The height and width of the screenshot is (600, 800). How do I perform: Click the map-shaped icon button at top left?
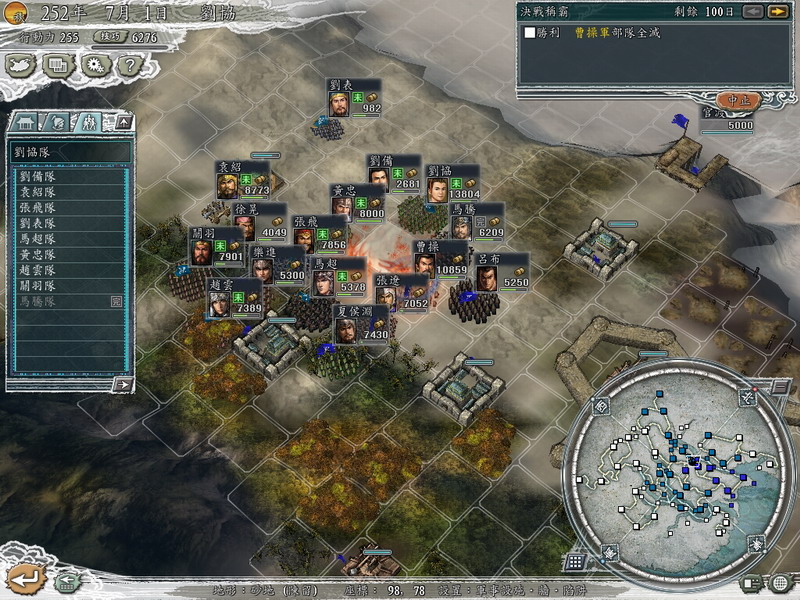(x=21, y=65)
